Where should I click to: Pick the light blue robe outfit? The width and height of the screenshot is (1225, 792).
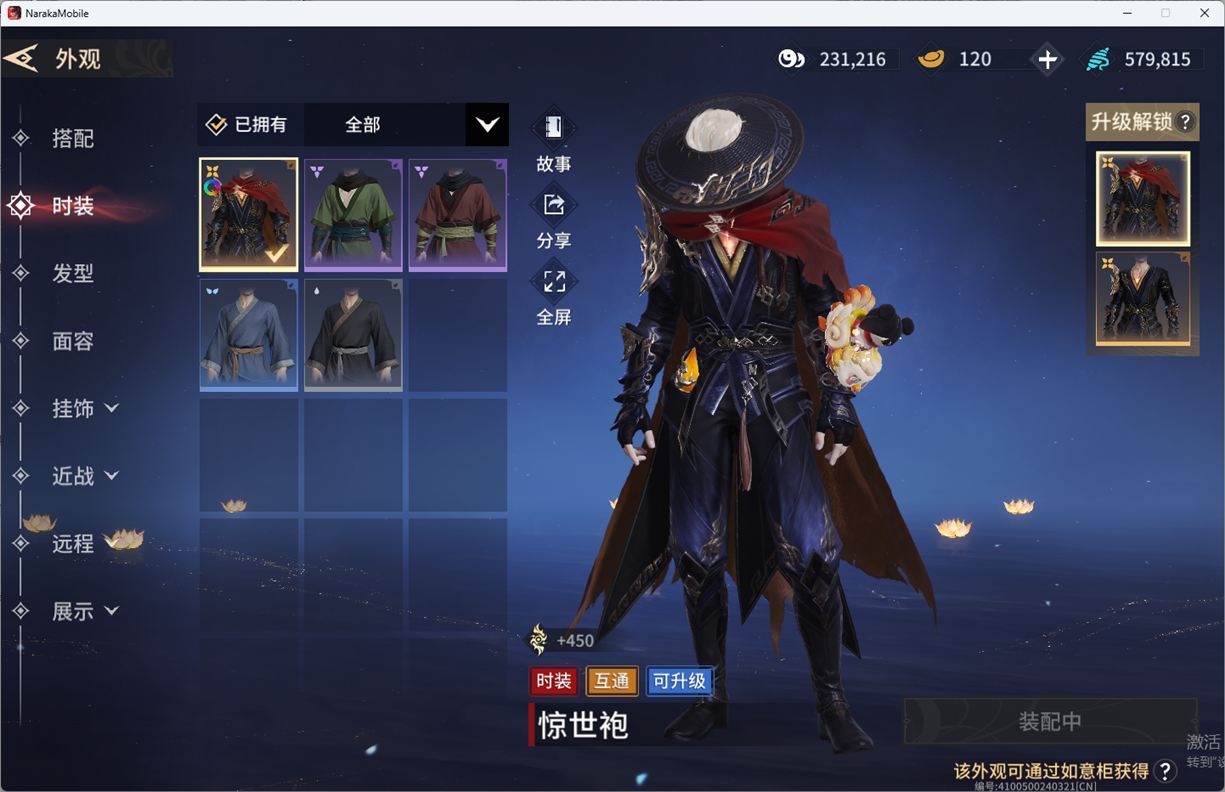[x=249, y=334]
